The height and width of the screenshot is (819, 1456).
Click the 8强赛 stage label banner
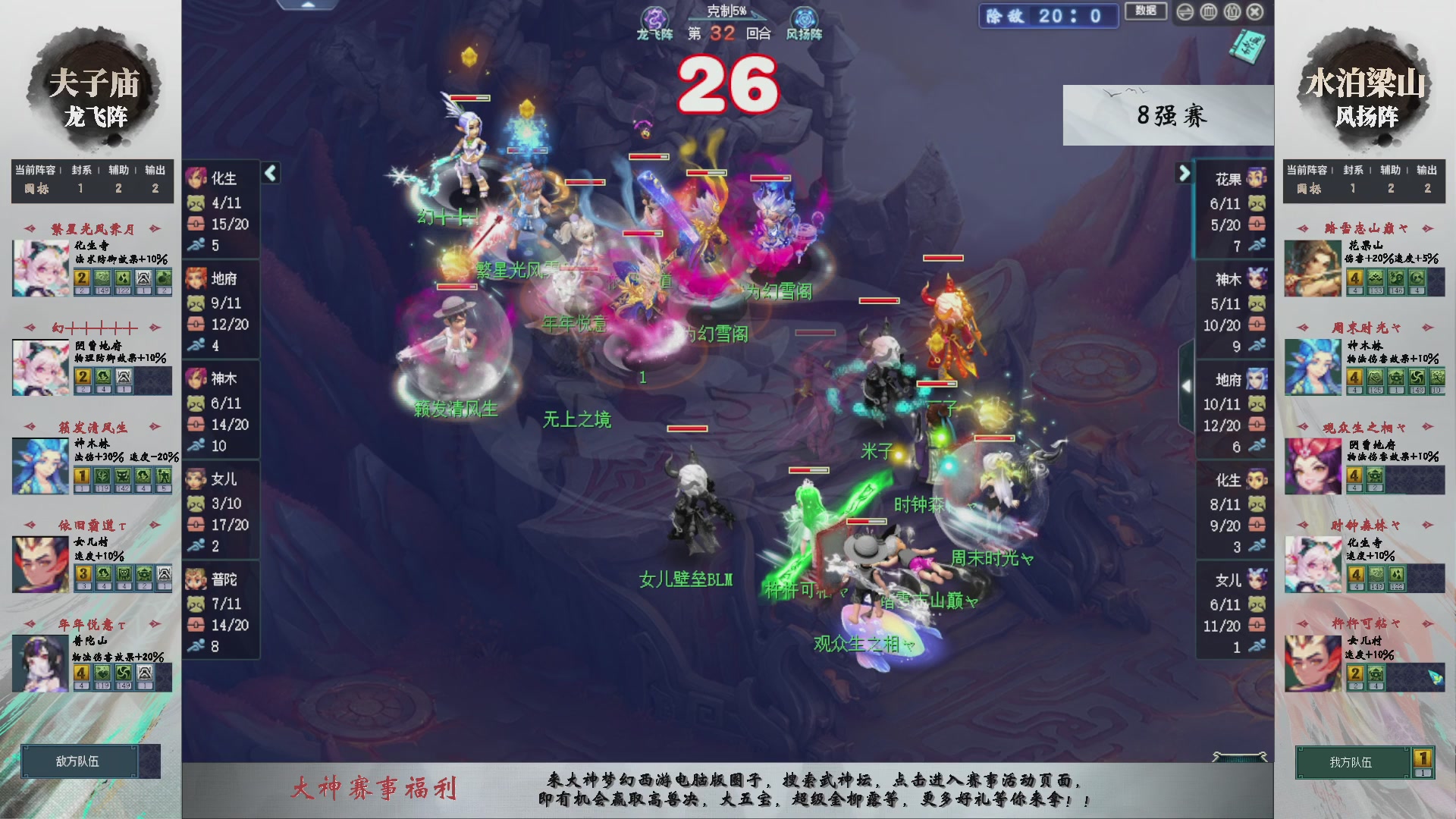click(1170, 115)
